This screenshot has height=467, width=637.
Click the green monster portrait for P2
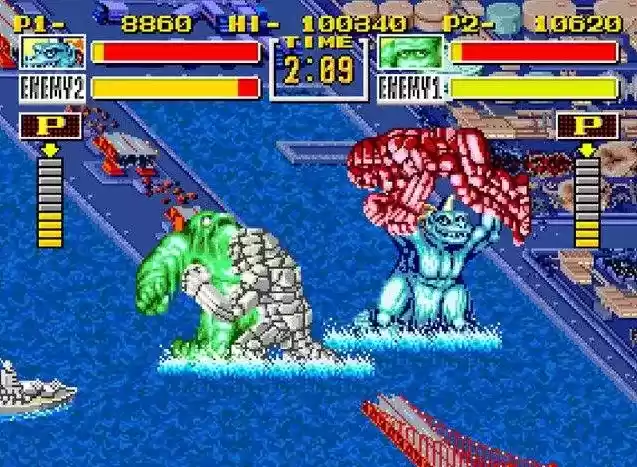411,53
